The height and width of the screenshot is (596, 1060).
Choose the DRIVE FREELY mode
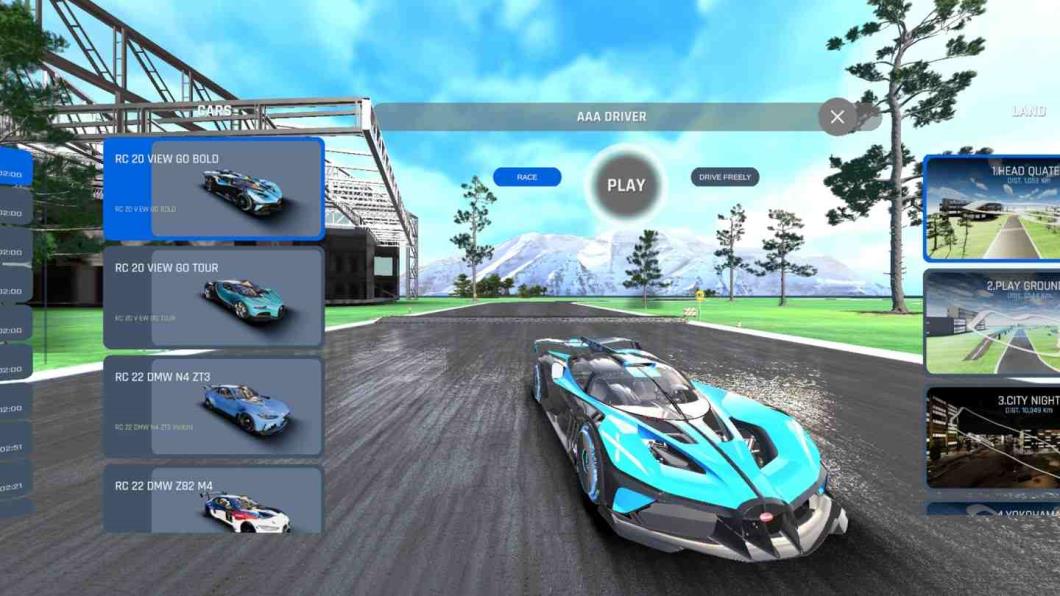(725, 177)
